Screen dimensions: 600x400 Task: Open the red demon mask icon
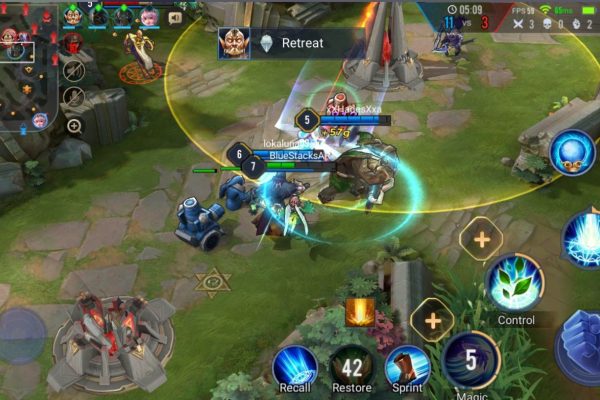point(73,44)
